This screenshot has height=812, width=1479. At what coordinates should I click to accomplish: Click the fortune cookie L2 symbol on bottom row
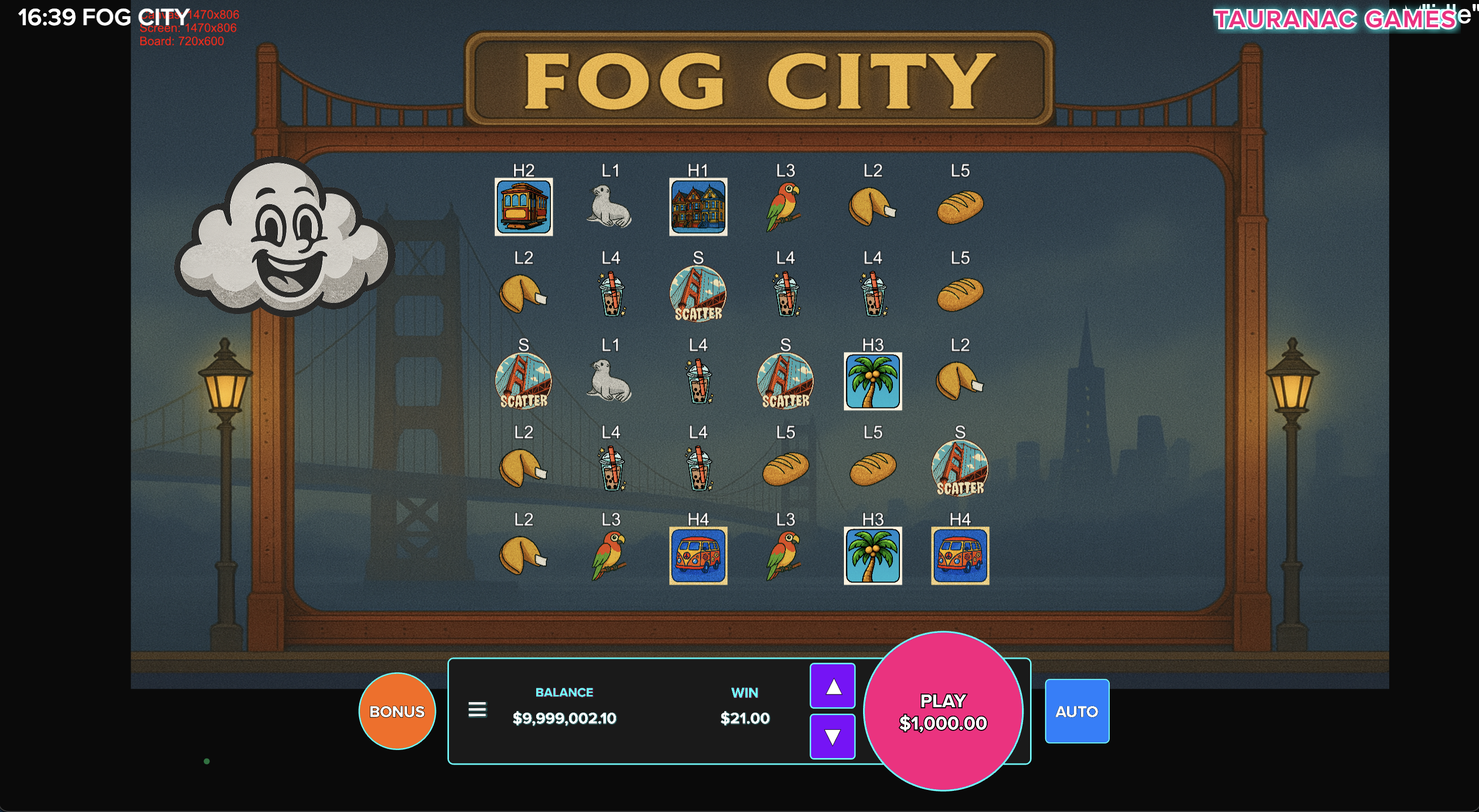click(x=524, y=555)
